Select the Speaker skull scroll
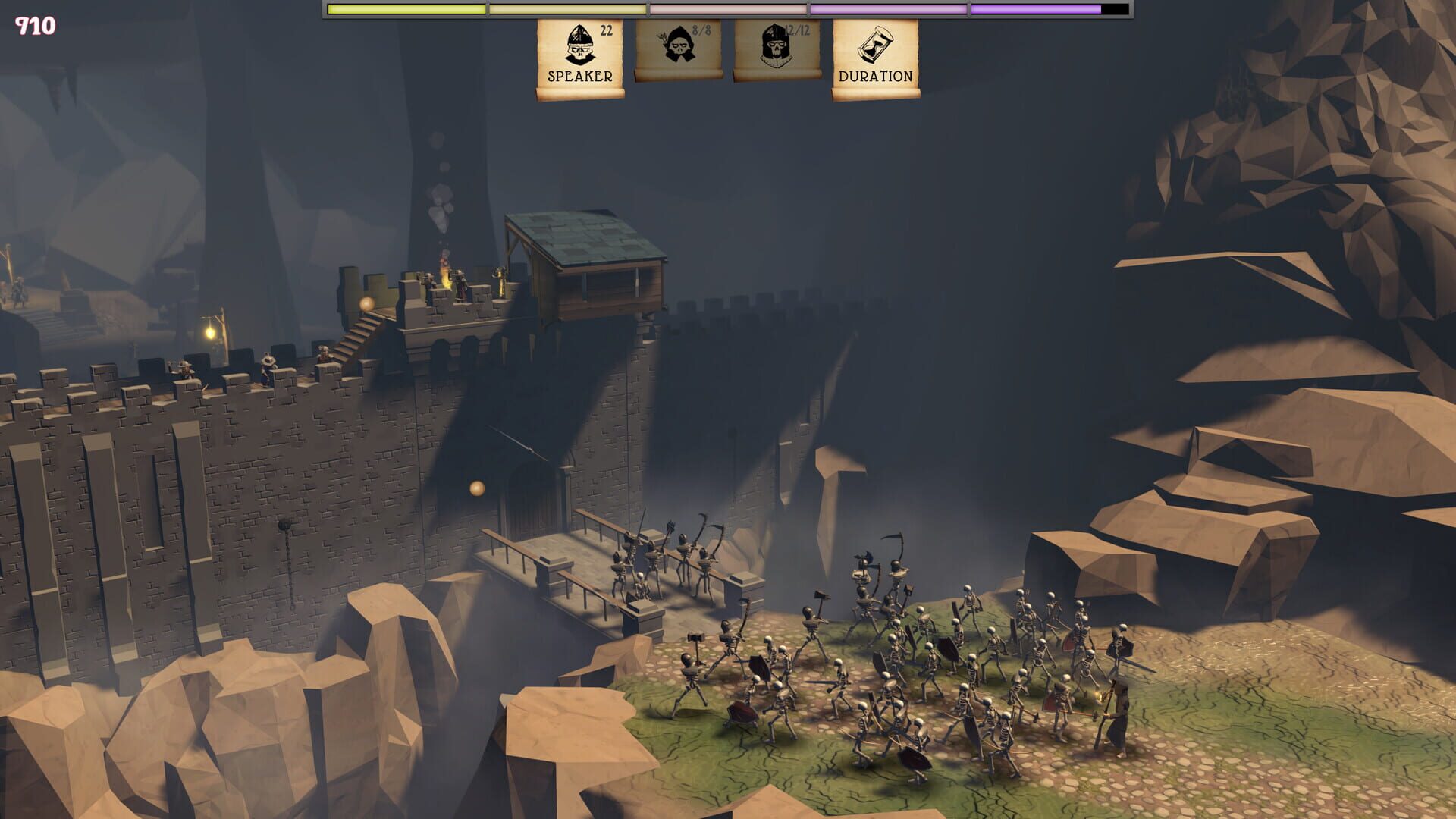1456x819 pixels. (x=580, y=58)
